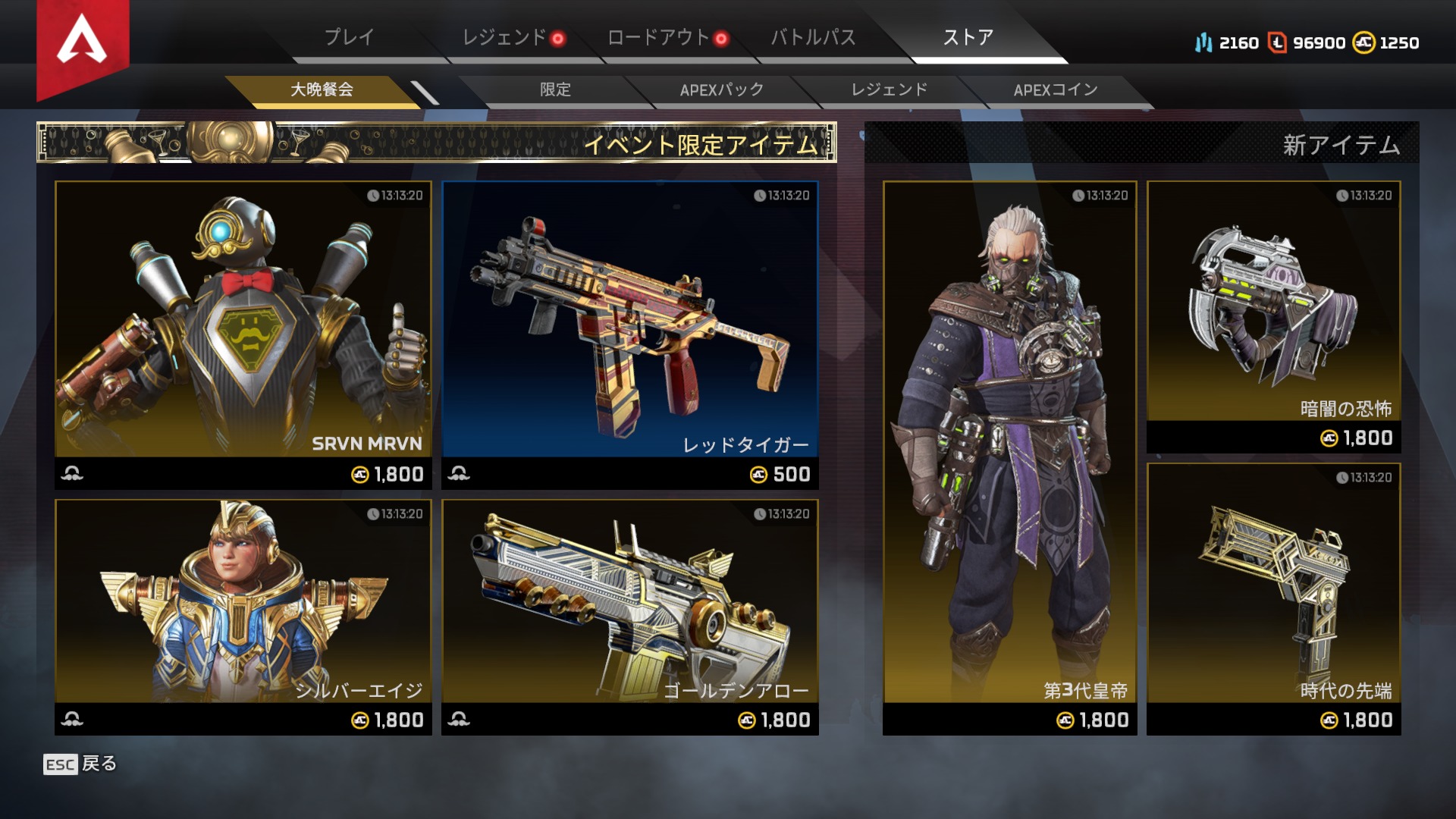Go to the ロードアウト tab
1456x819 pixels.
pyautogui.click(x=658, y=37)
